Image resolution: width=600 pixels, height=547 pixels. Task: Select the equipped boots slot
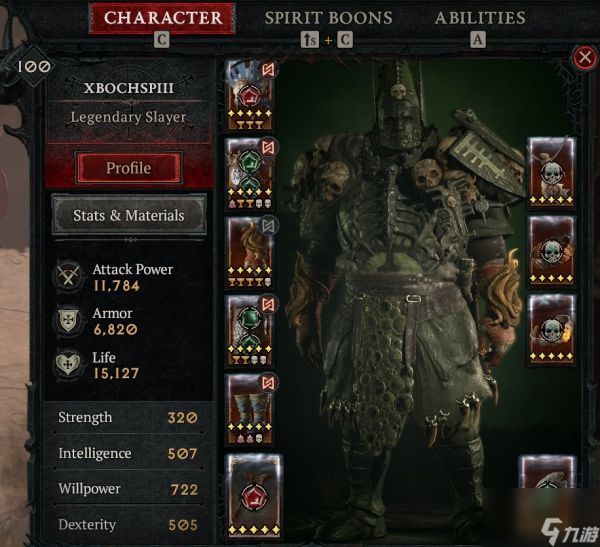click(246, 407)
